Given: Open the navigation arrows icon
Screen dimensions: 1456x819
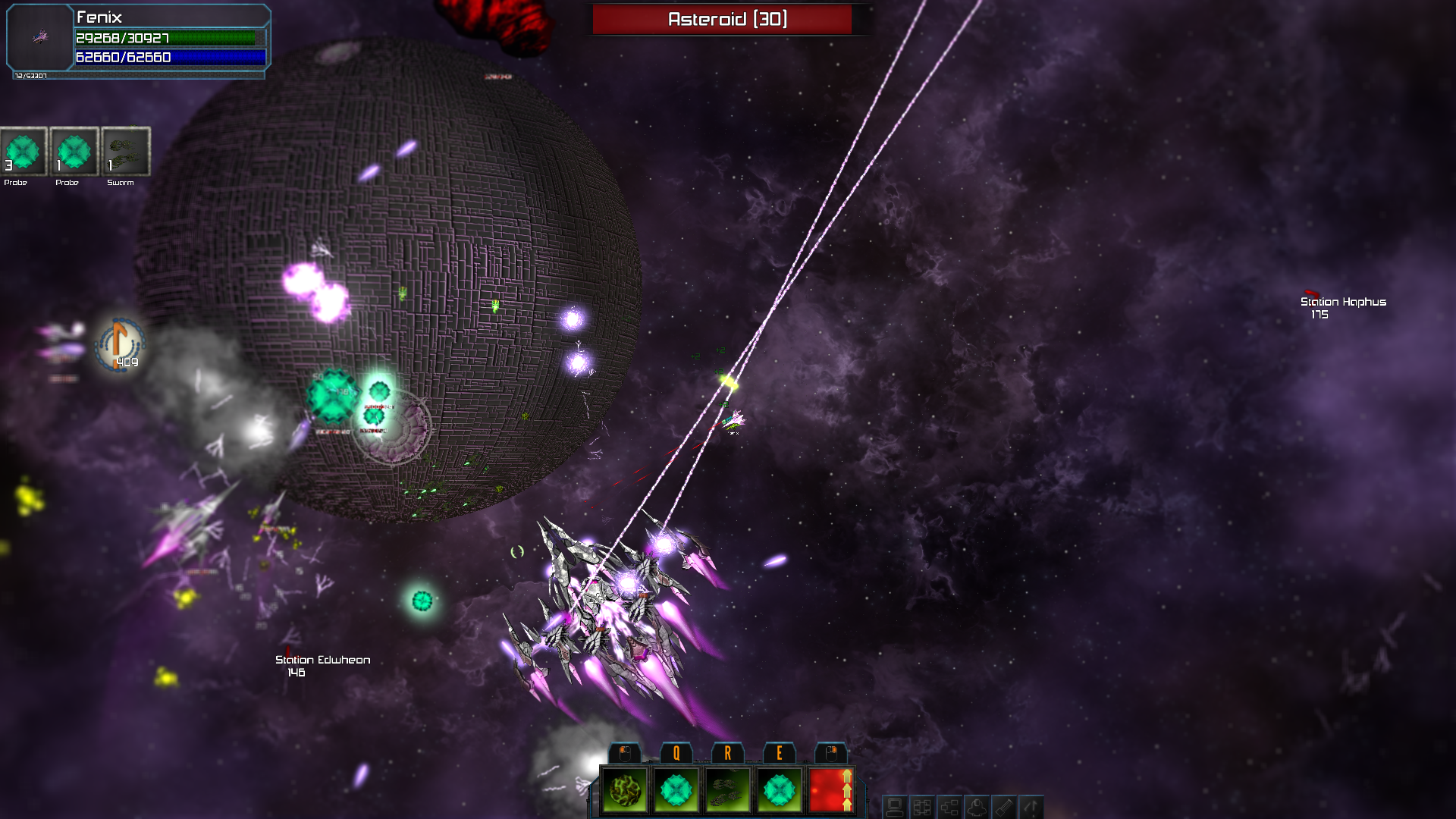Looking at the screenshot, I should [x=1030, y=806].
